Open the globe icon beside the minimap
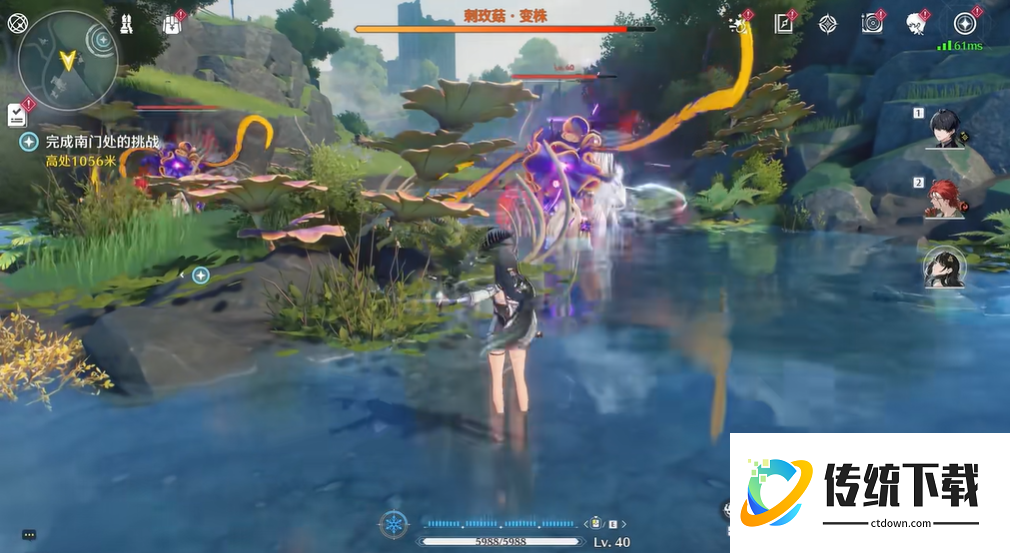This screenshot has height=553, width=1010. (x=17, y=22)
